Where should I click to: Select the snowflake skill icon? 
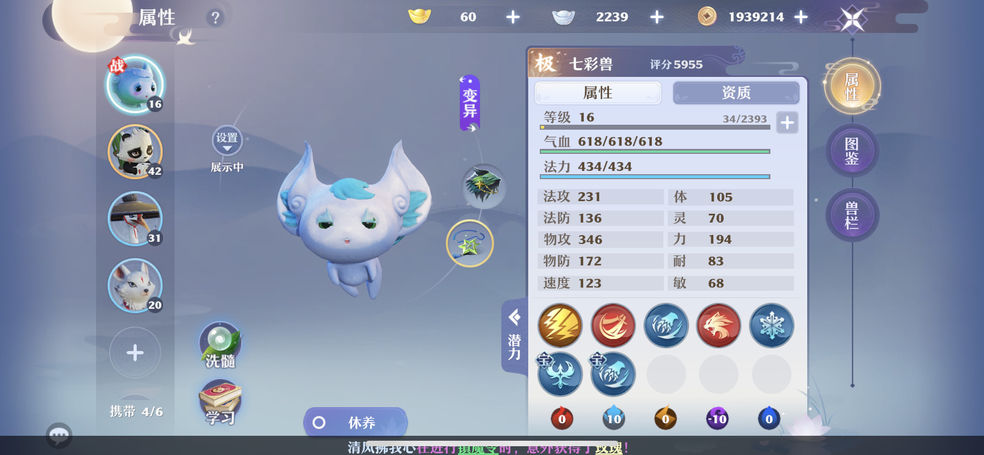click(772, 325)
